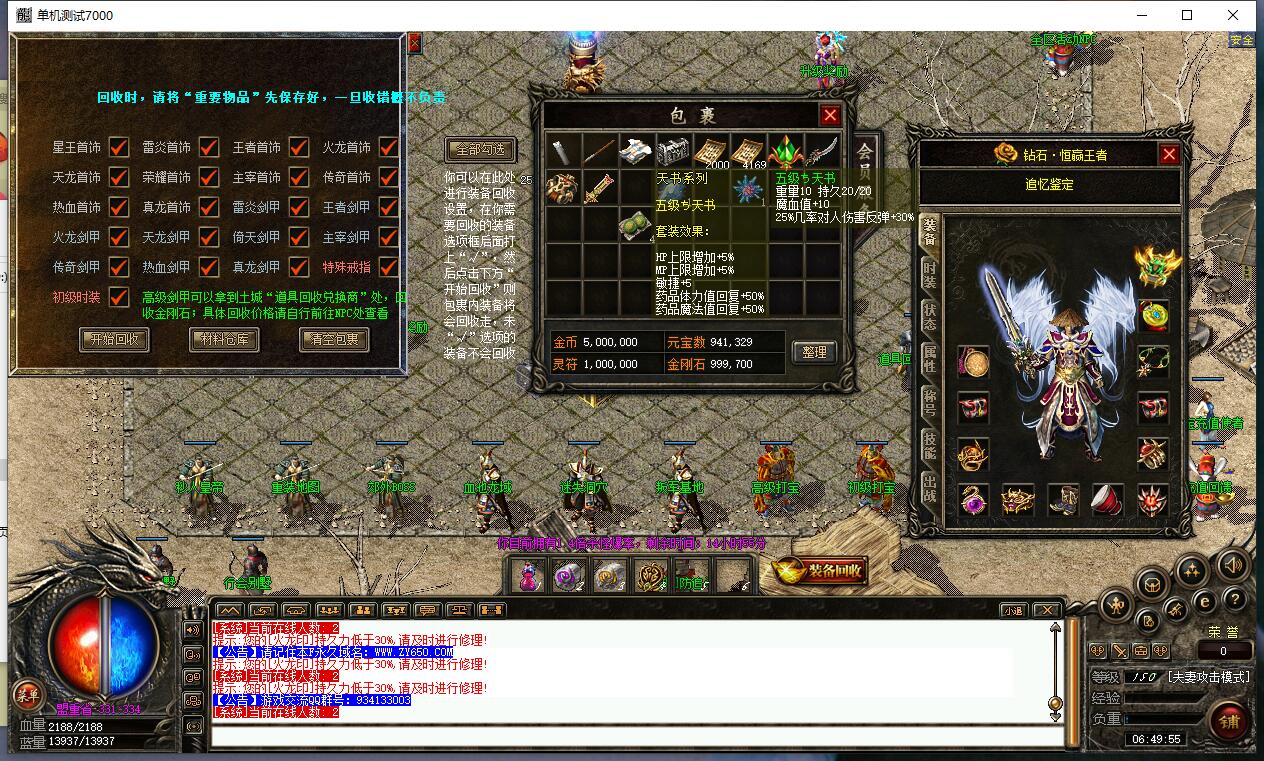
Task: Maximize the game window
Action: pyautogui.click(x=1187, y=15)
